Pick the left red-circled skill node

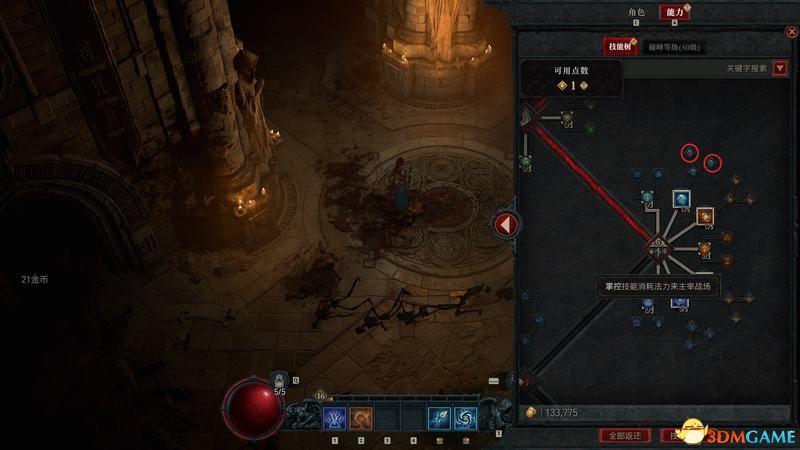[x=689, y=153]
